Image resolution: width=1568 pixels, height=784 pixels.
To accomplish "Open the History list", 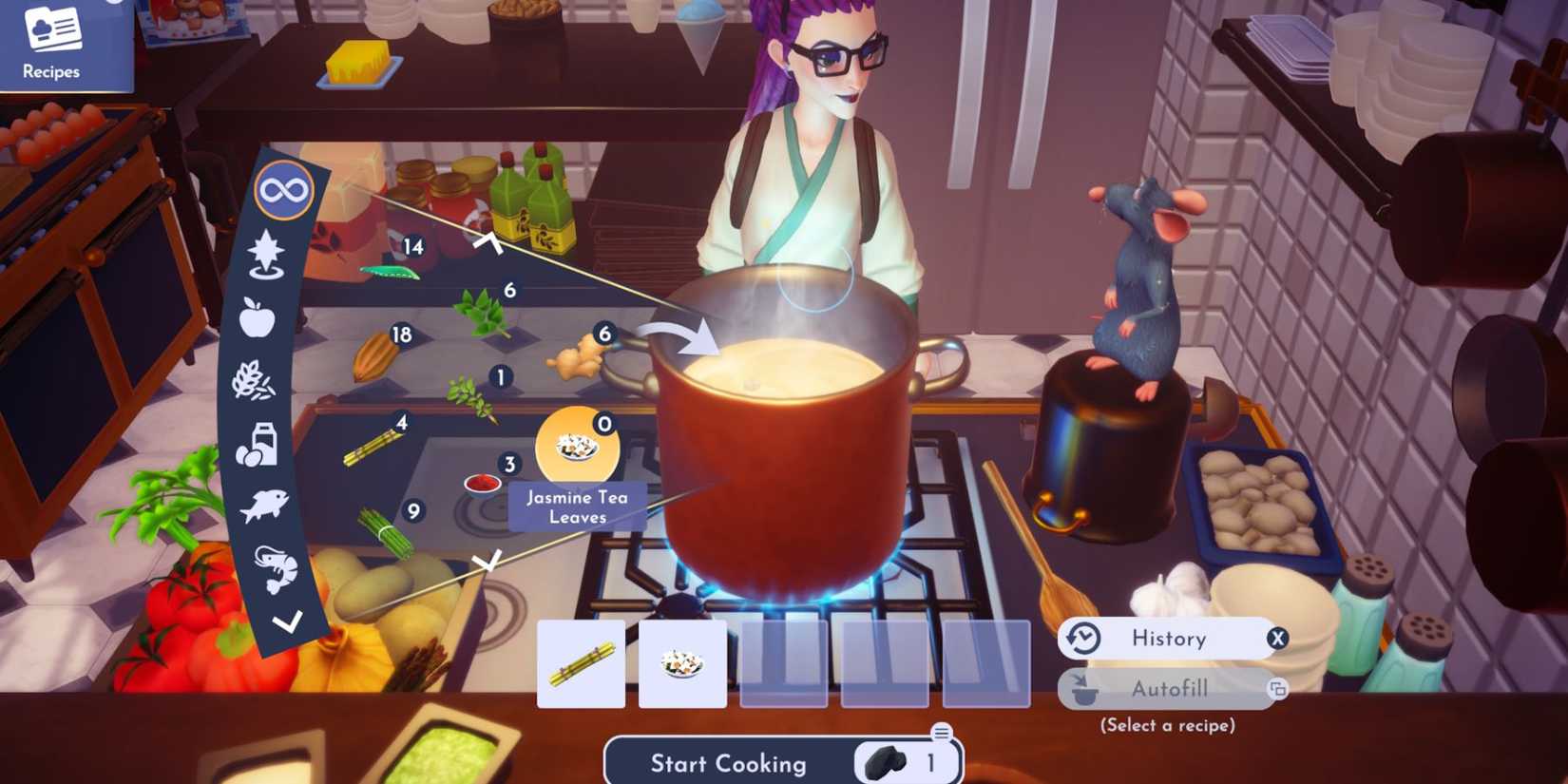I will [x=1169, y=638].
